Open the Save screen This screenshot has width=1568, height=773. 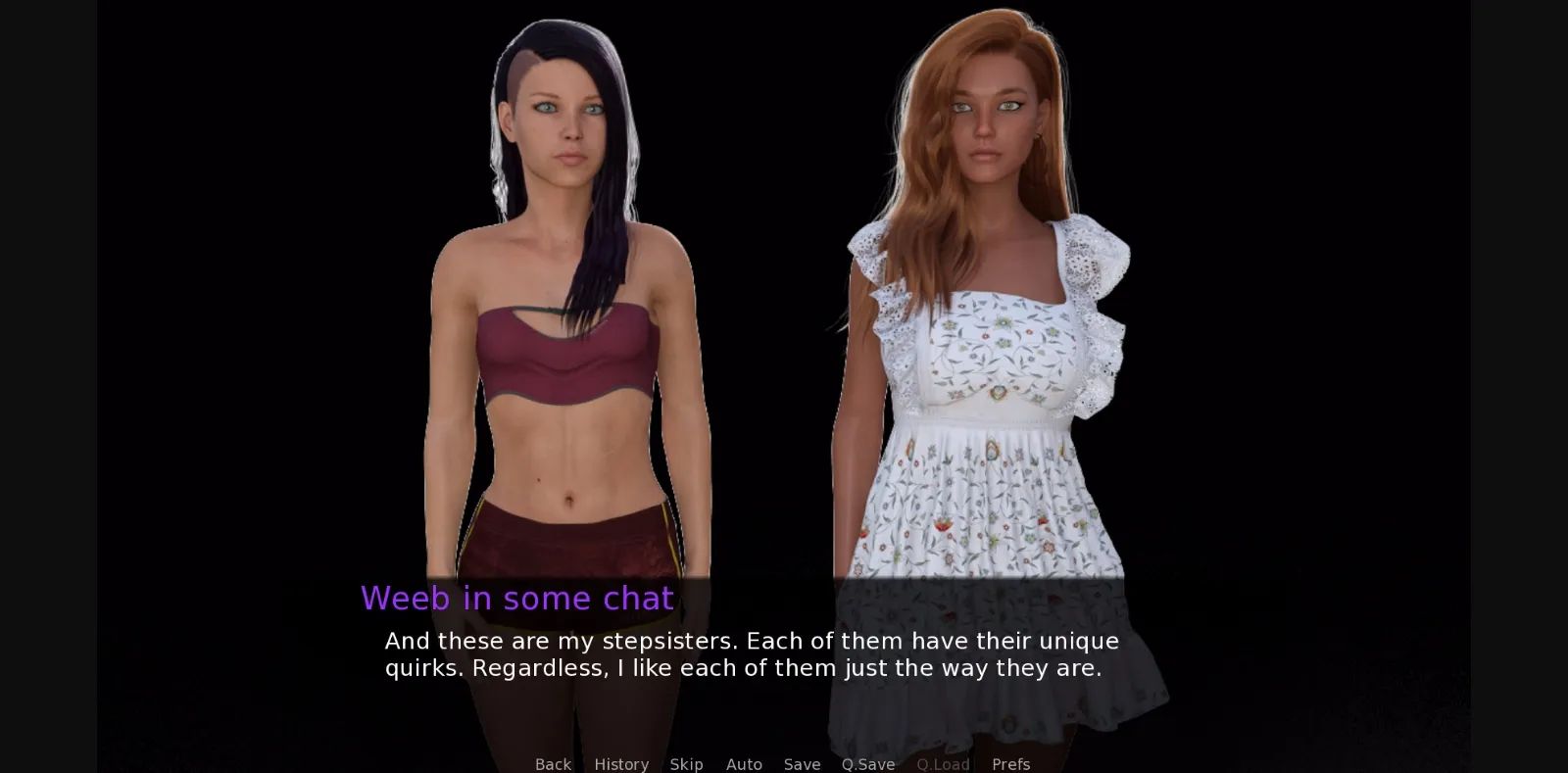[802, 764]
